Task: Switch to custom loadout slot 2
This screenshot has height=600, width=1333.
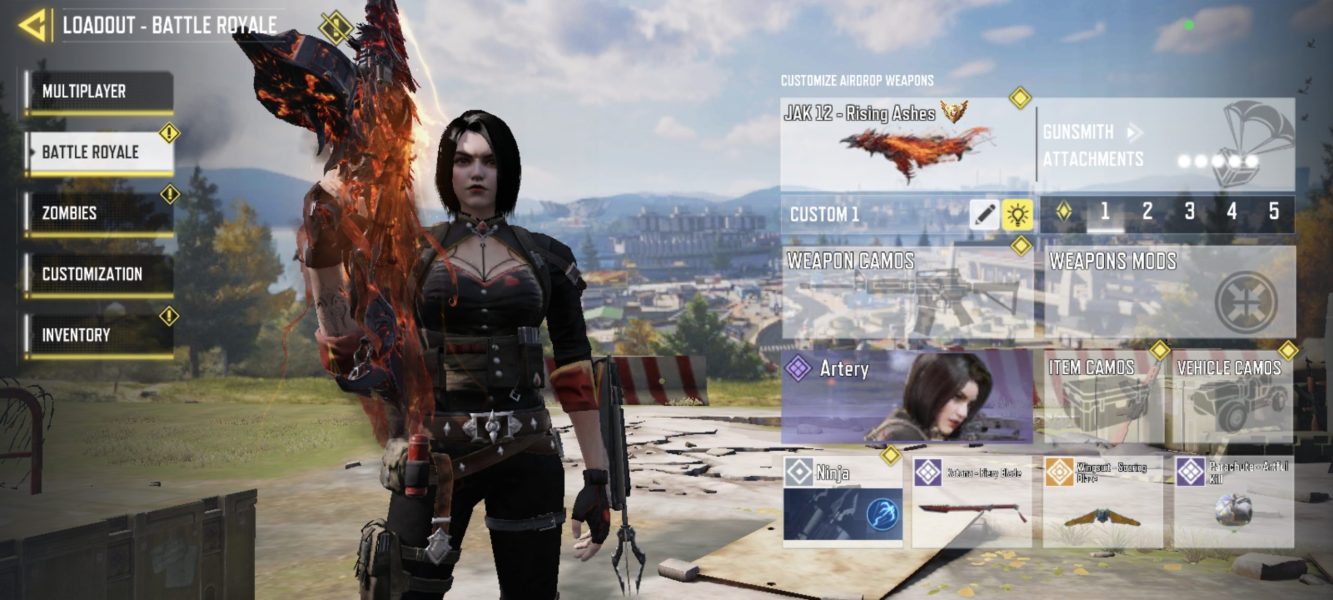Action: point(1147,212)
